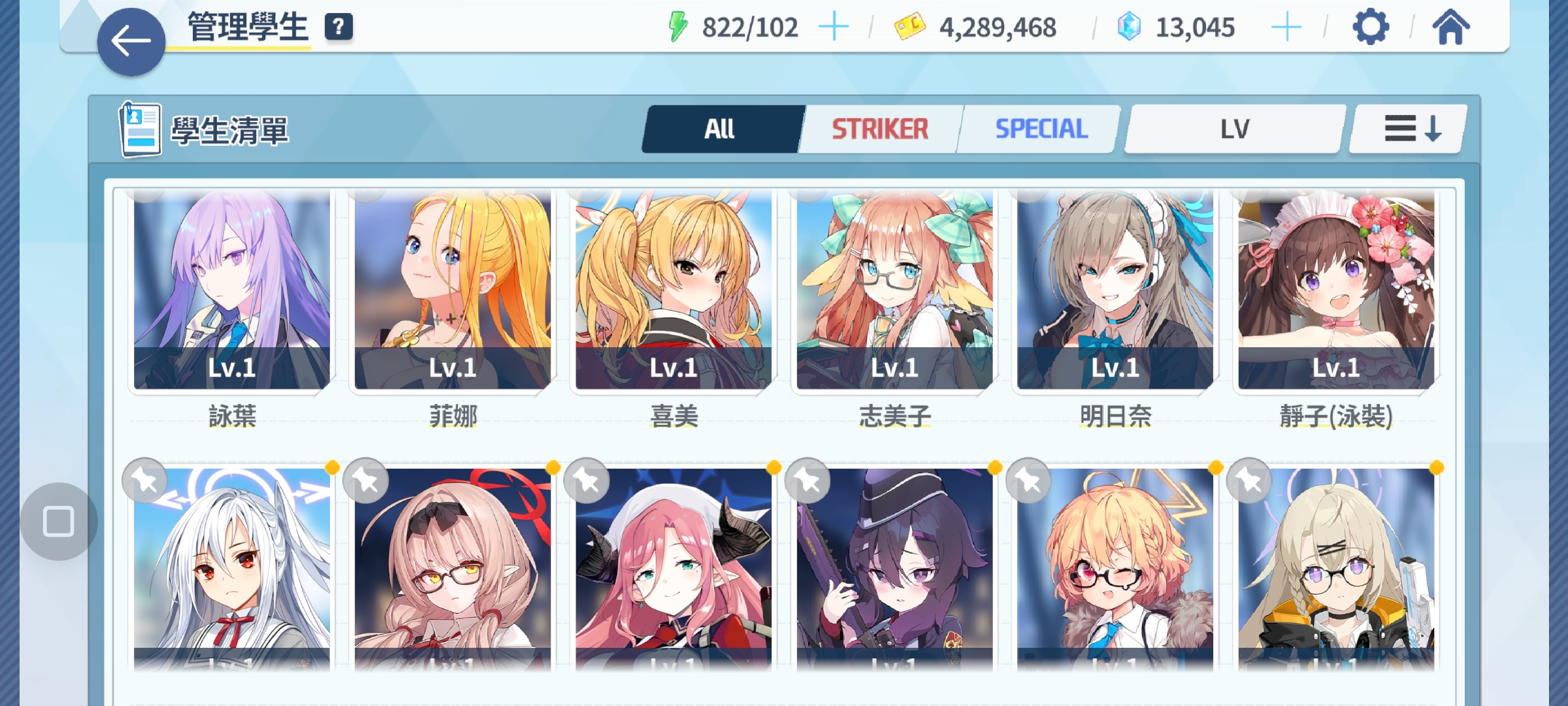Add more energy with the plus button
Image resolution: width=1568 pixels, height=706 pixels.
coord(834,27)
